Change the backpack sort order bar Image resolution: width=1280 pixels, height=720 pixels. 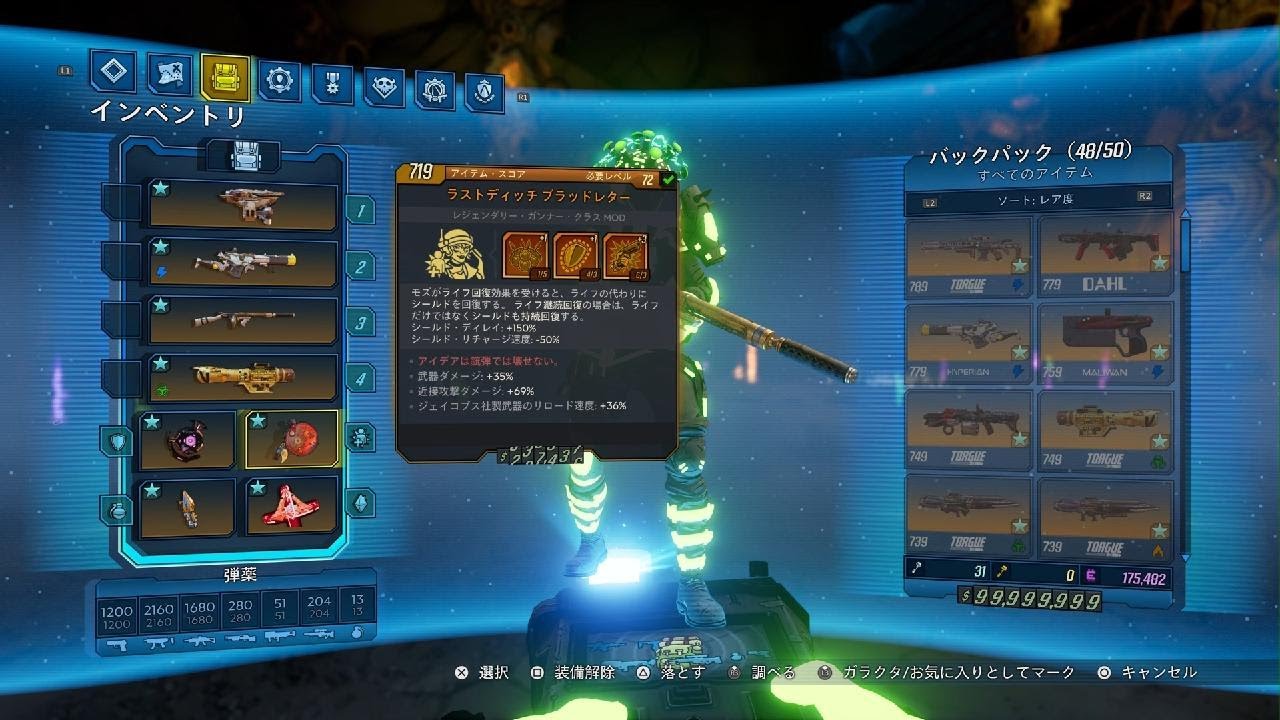tap(1037, 198)
